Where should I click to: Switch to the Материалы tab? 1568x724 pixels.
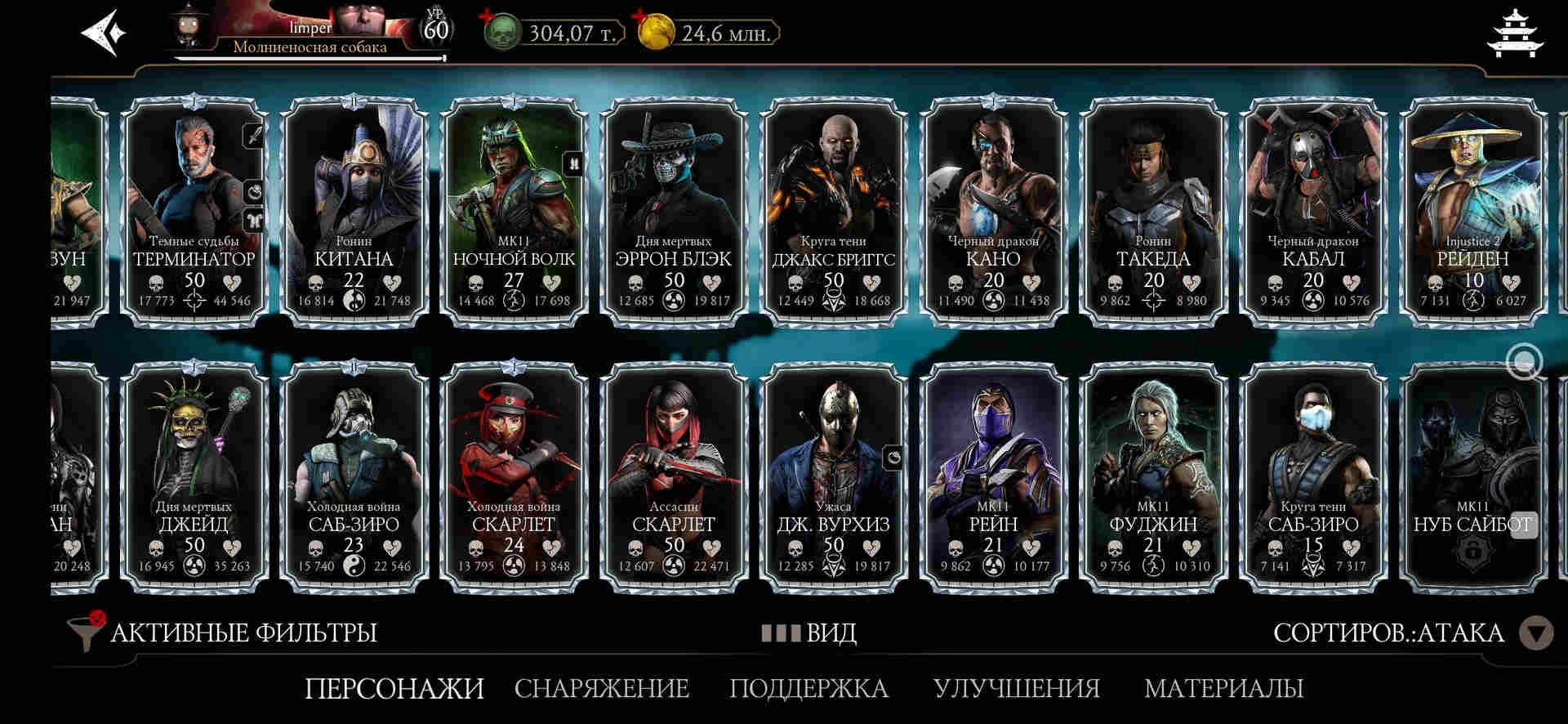point(1223,688)
